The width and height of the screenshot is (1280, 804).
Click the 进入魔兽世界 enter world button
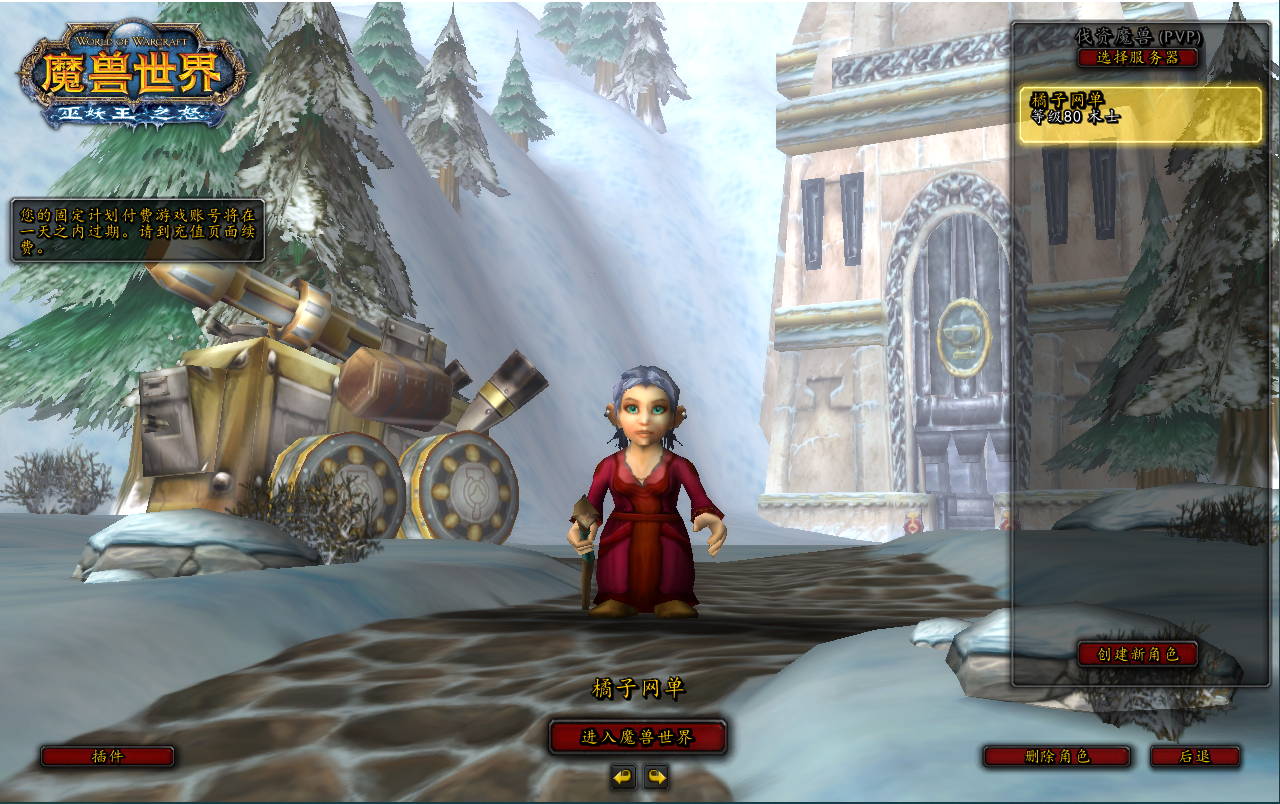coord(637,737)
